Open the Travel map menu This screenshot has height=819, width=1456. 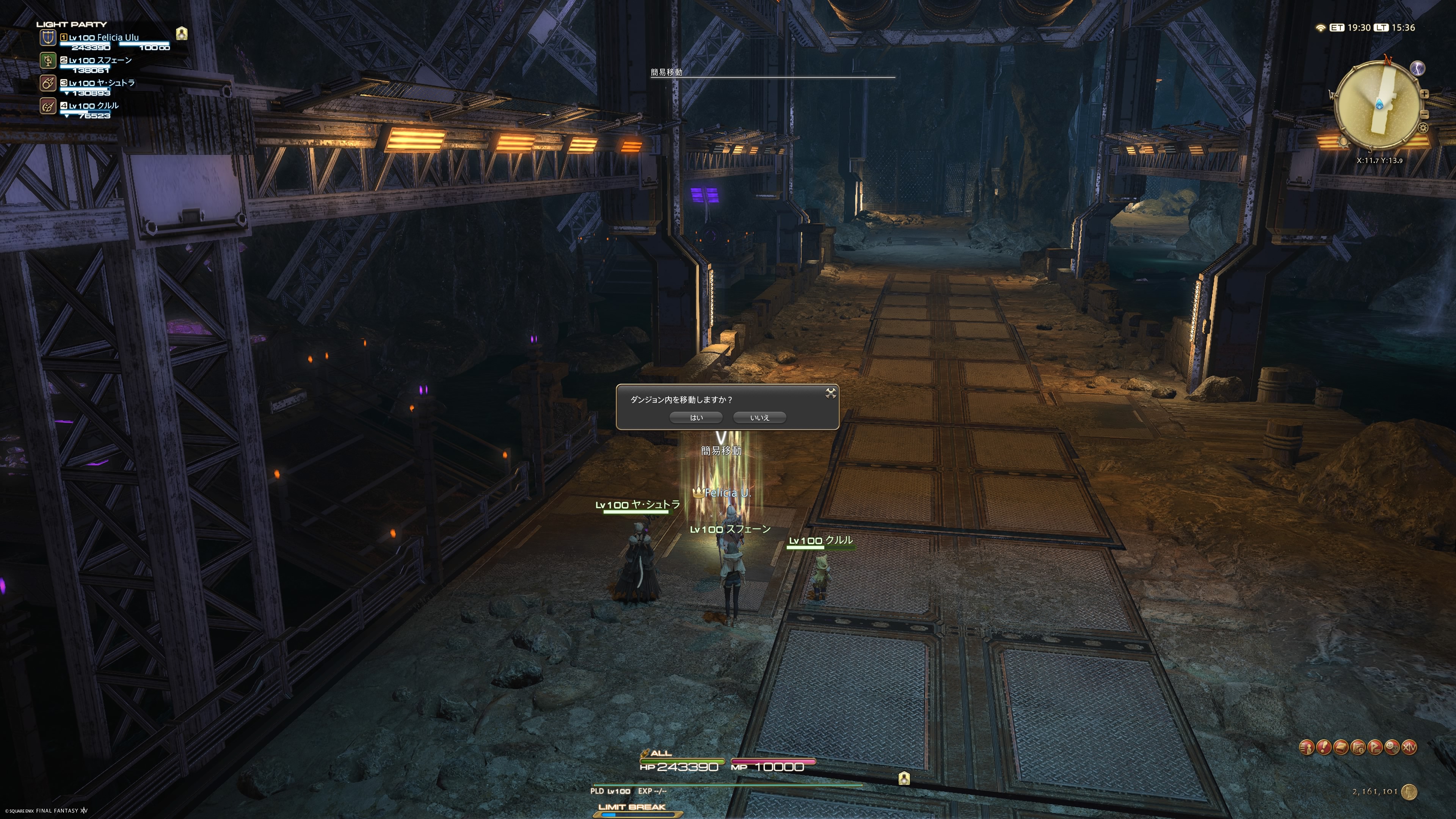coord(1358,747)
